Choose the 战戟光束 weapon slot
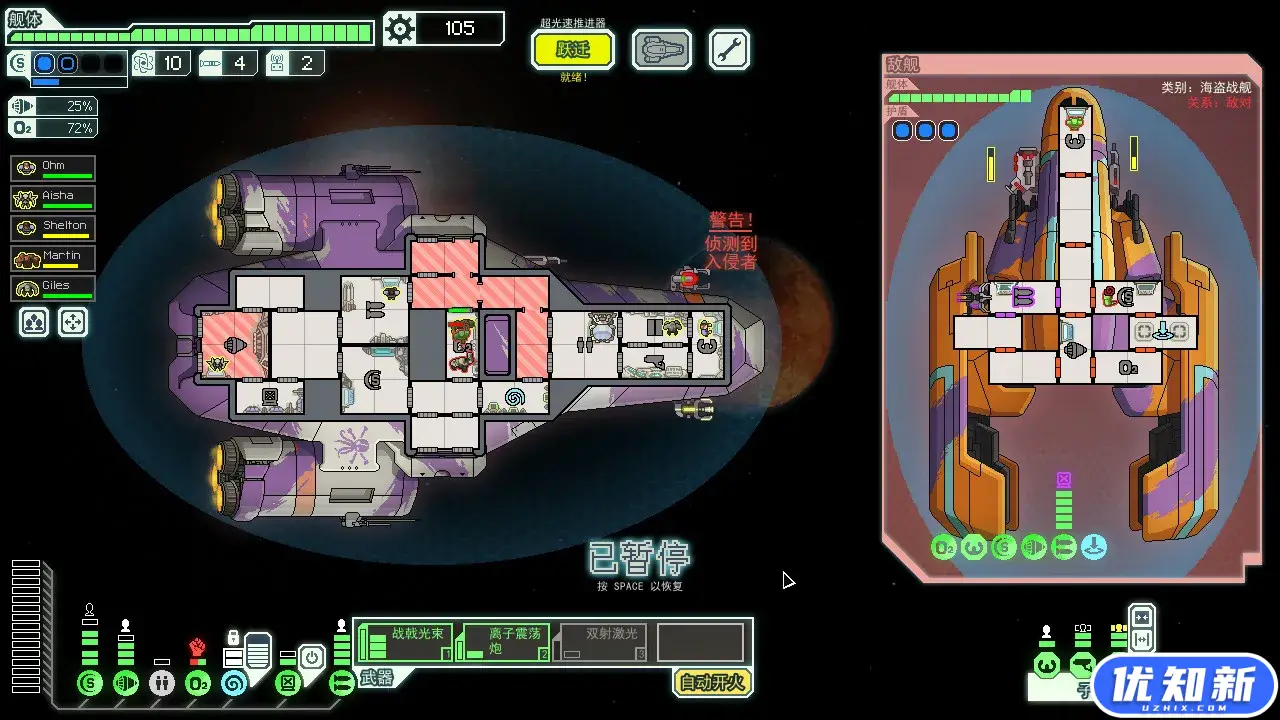Screen dimensions: 1280x720 tap(405, 642)
